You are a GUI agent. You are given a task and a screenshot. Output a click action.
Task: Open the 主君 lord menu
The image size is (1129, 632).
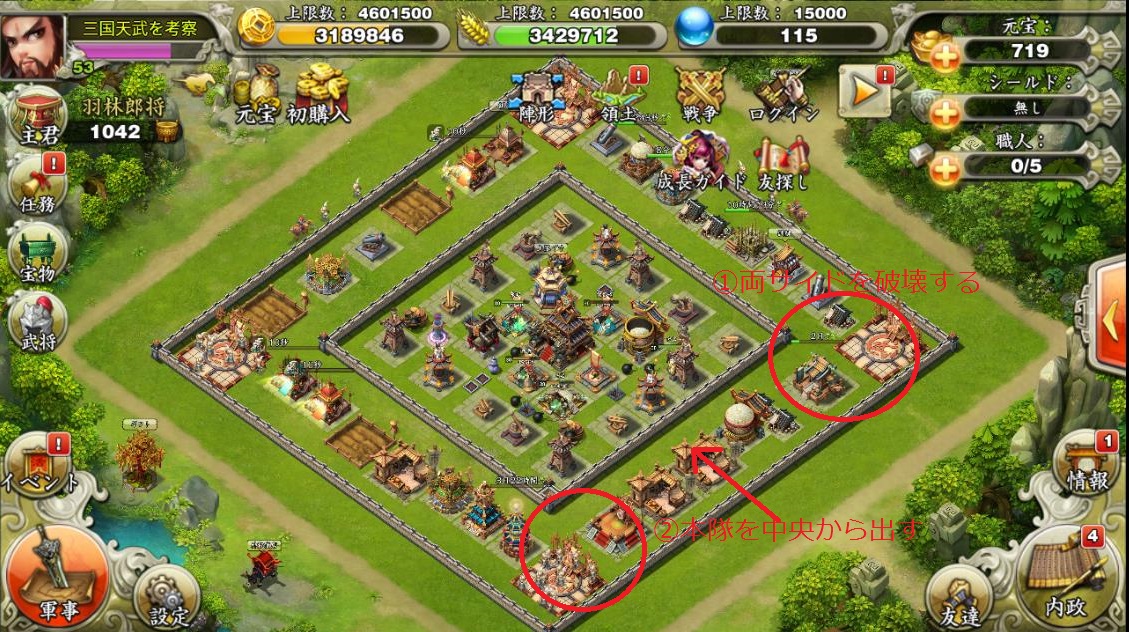click(x=35, y=117)
